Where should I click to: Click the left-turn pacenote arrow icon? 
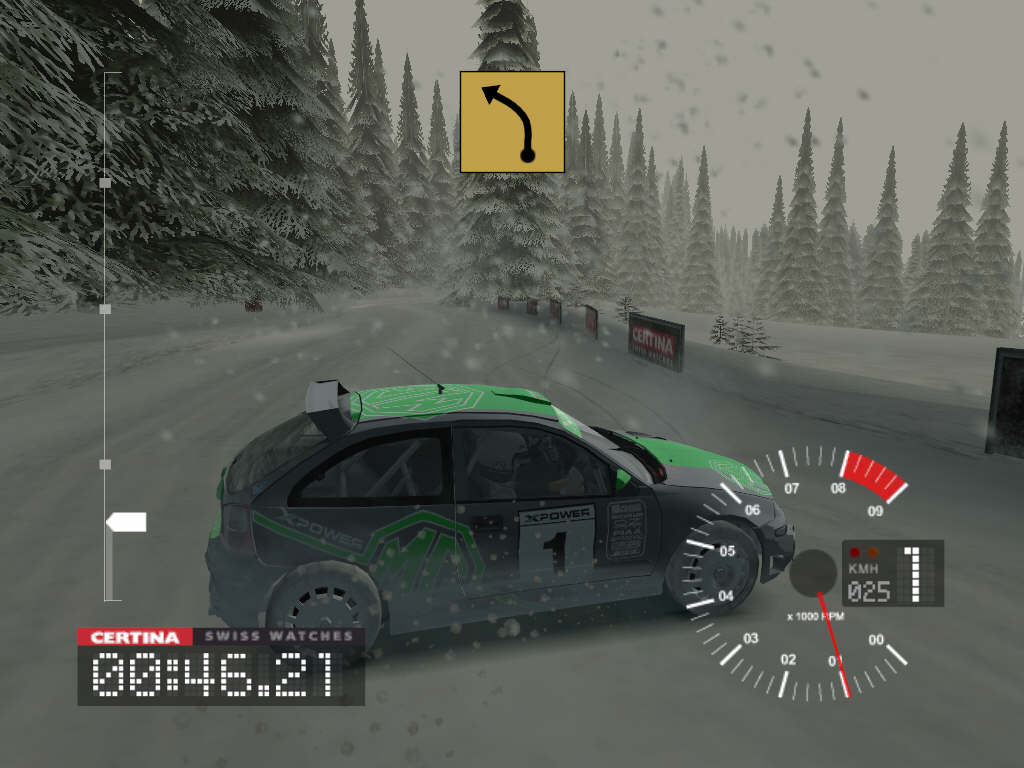[512, 122]
